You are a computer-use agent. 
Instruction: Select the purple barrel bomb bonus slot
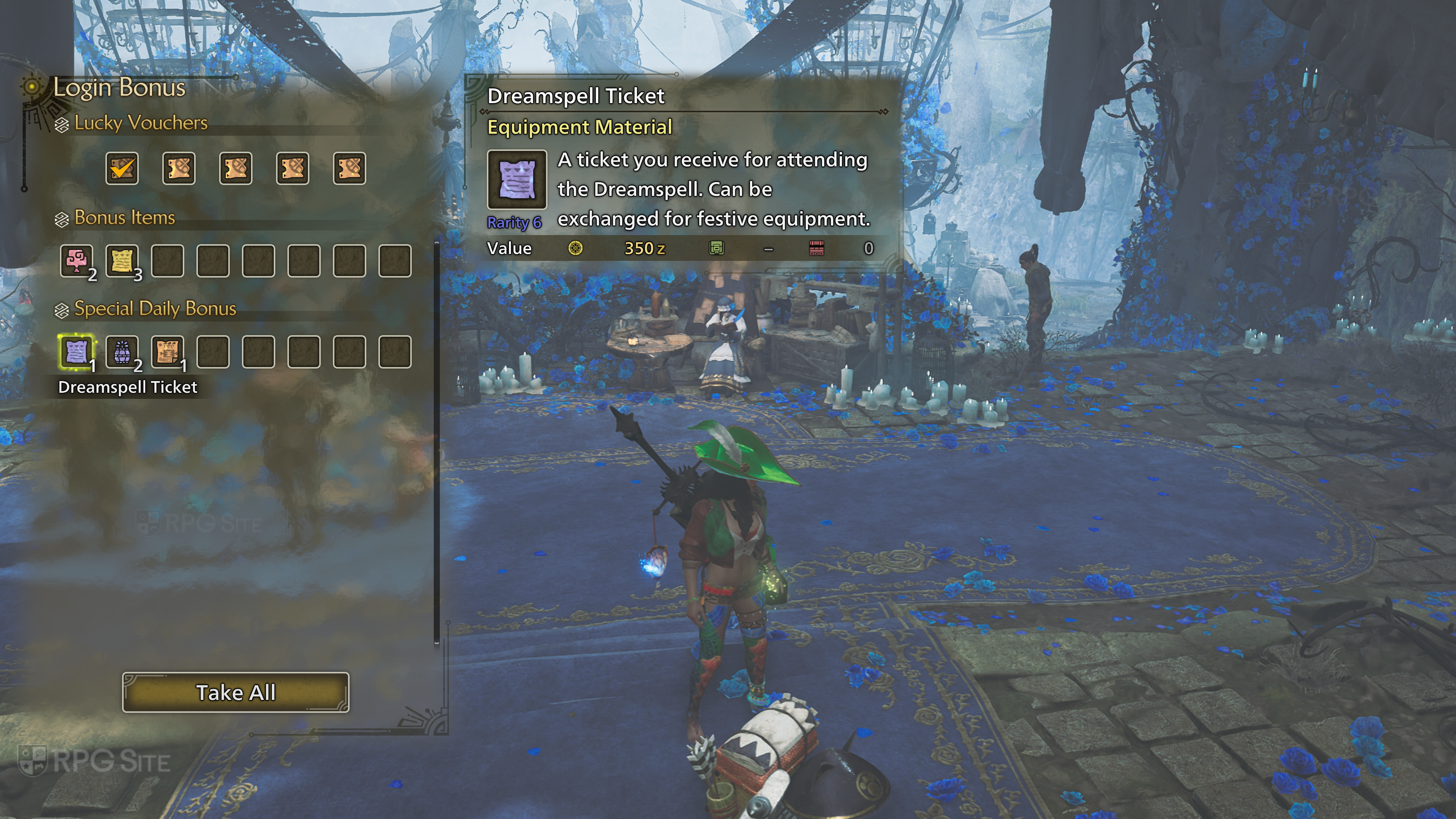tap(122, 351)
